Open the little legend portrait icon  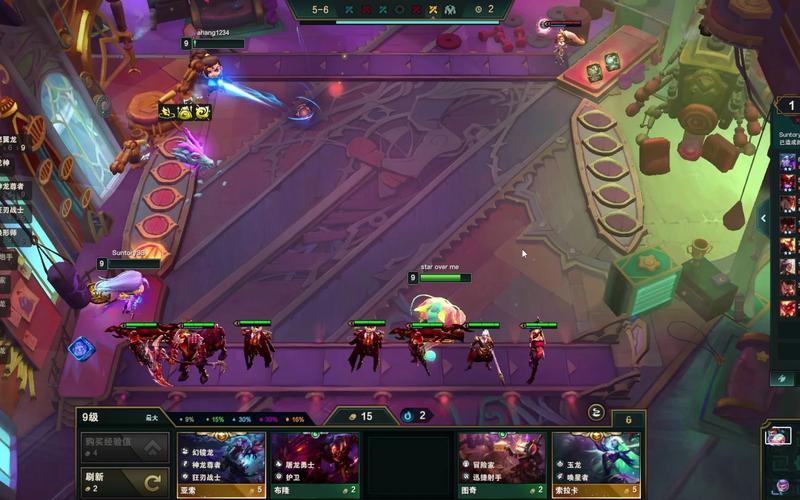(778, 436)
